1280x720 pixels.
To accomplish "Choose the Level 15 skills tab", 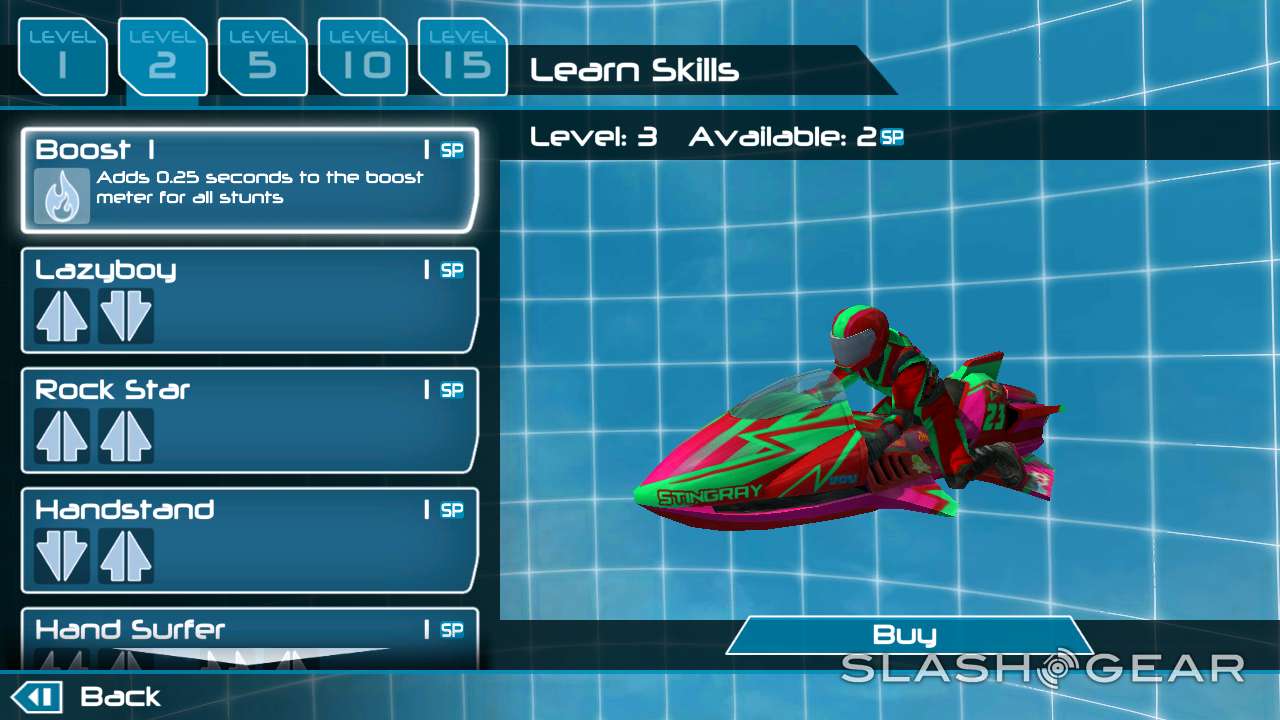I will 462,58.
